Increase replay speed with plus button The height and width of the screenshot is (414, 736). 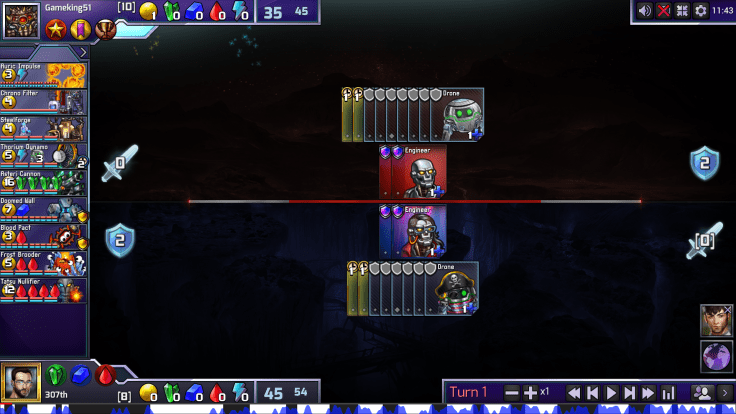tap(531, 393)
